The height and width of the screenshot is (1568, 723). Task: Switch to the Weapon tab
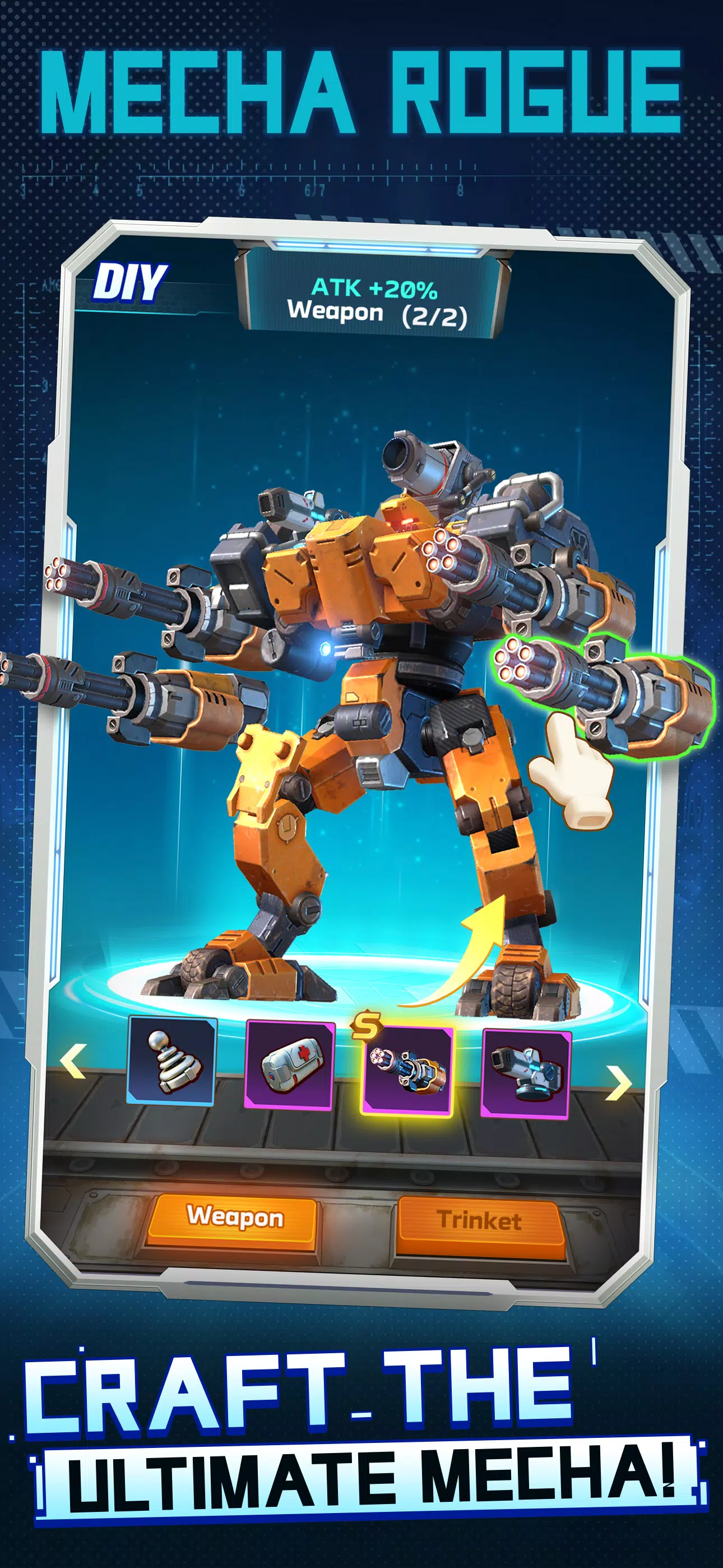coord(234,1219)
